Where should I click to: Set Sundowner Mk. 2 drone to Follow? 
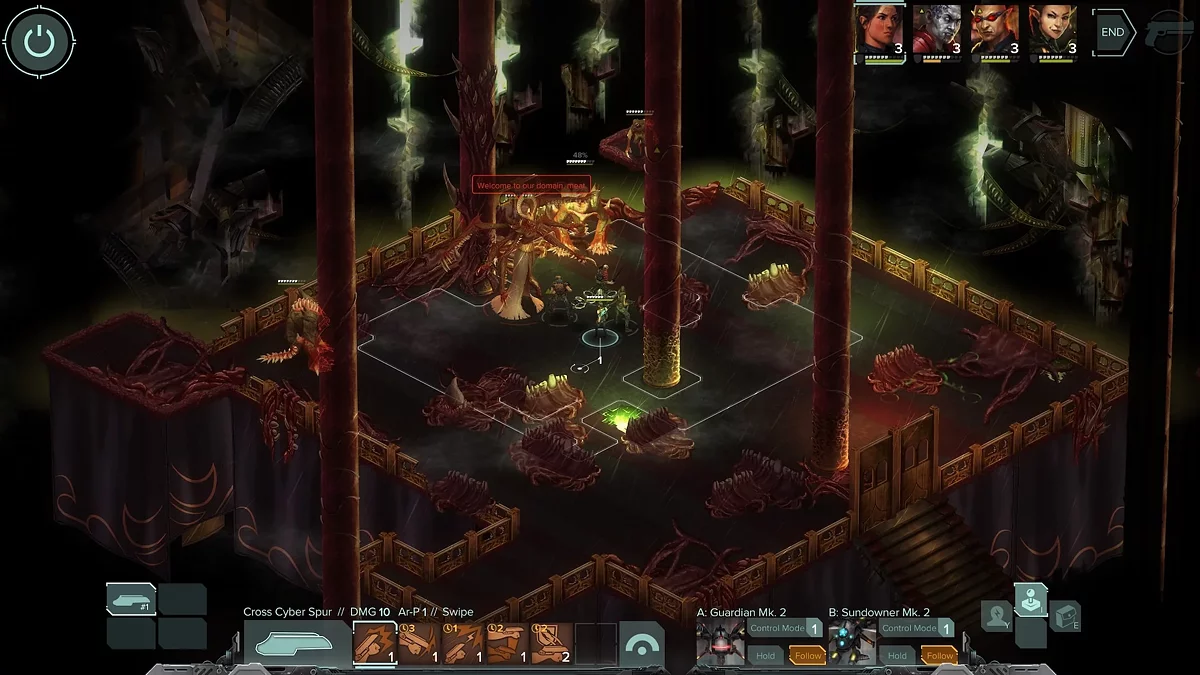(939, 656)
